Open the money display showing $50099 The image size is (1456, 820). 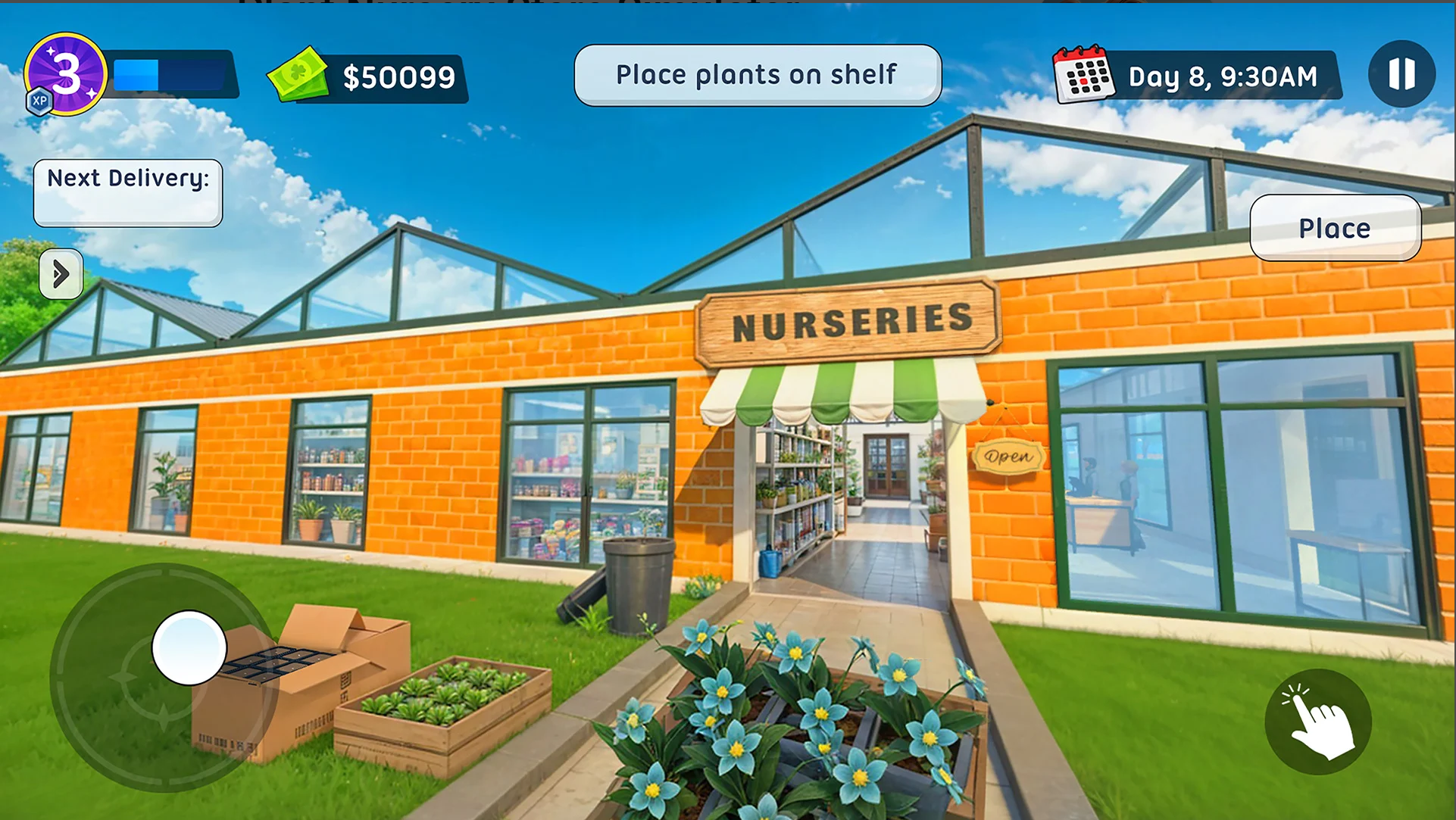(399, 76)
